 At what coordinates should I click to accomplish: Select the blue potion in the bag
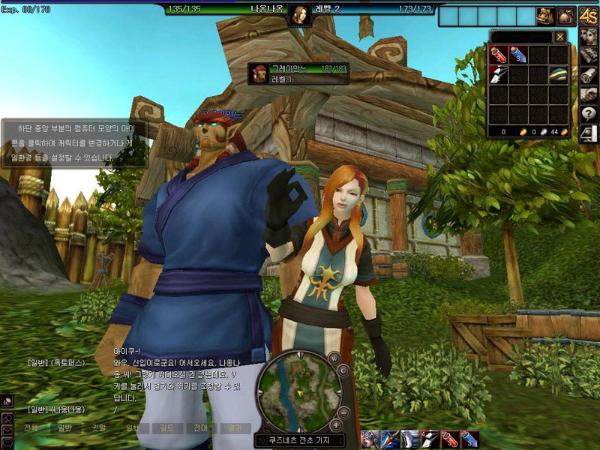click(516, 54)
